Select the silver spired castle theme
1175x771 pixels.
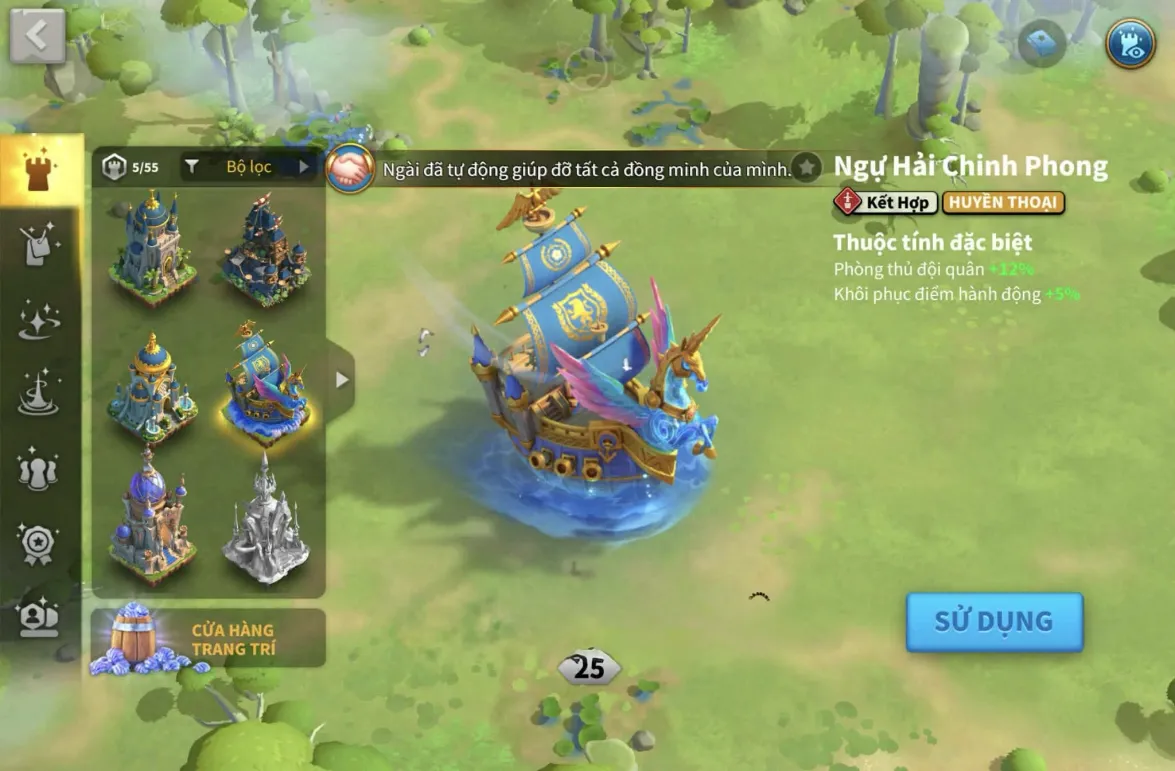point(266,520)
